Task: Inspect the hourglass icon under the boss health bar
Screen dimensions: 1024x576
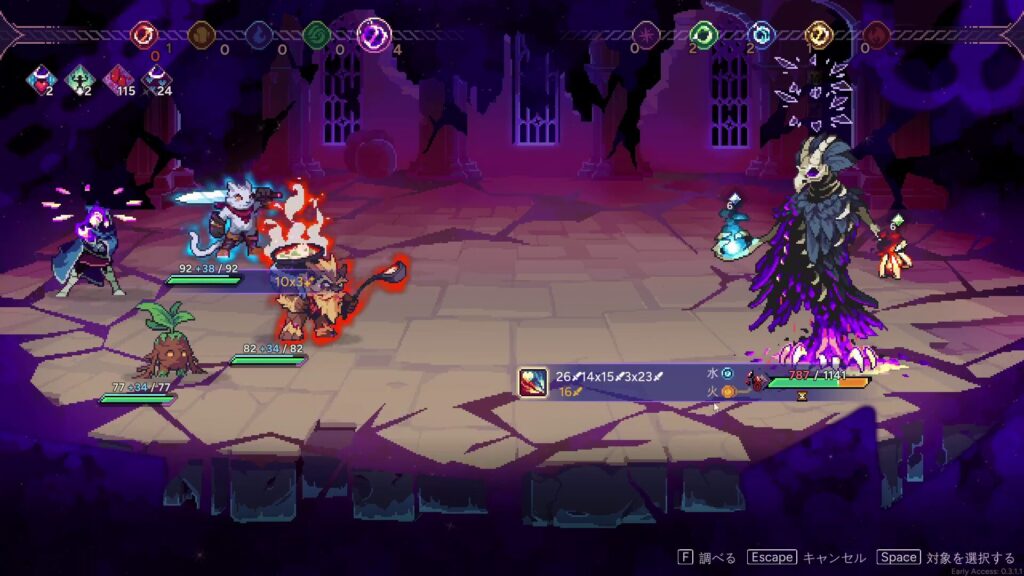Action: [800, 396]
